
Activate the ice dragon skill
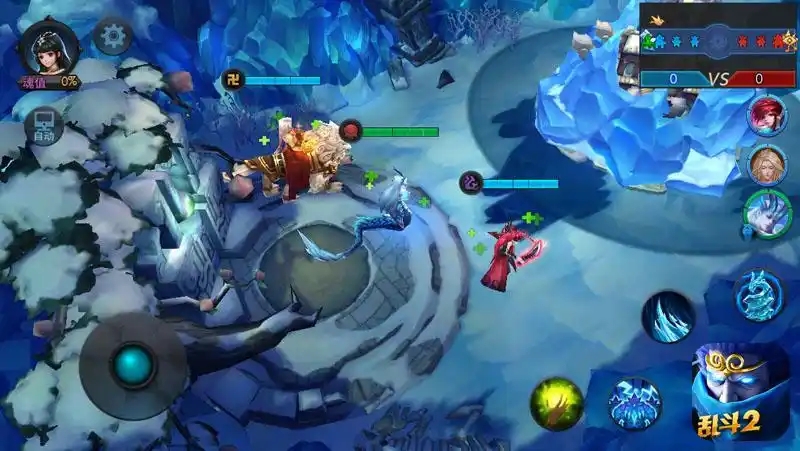pos(758,296)
